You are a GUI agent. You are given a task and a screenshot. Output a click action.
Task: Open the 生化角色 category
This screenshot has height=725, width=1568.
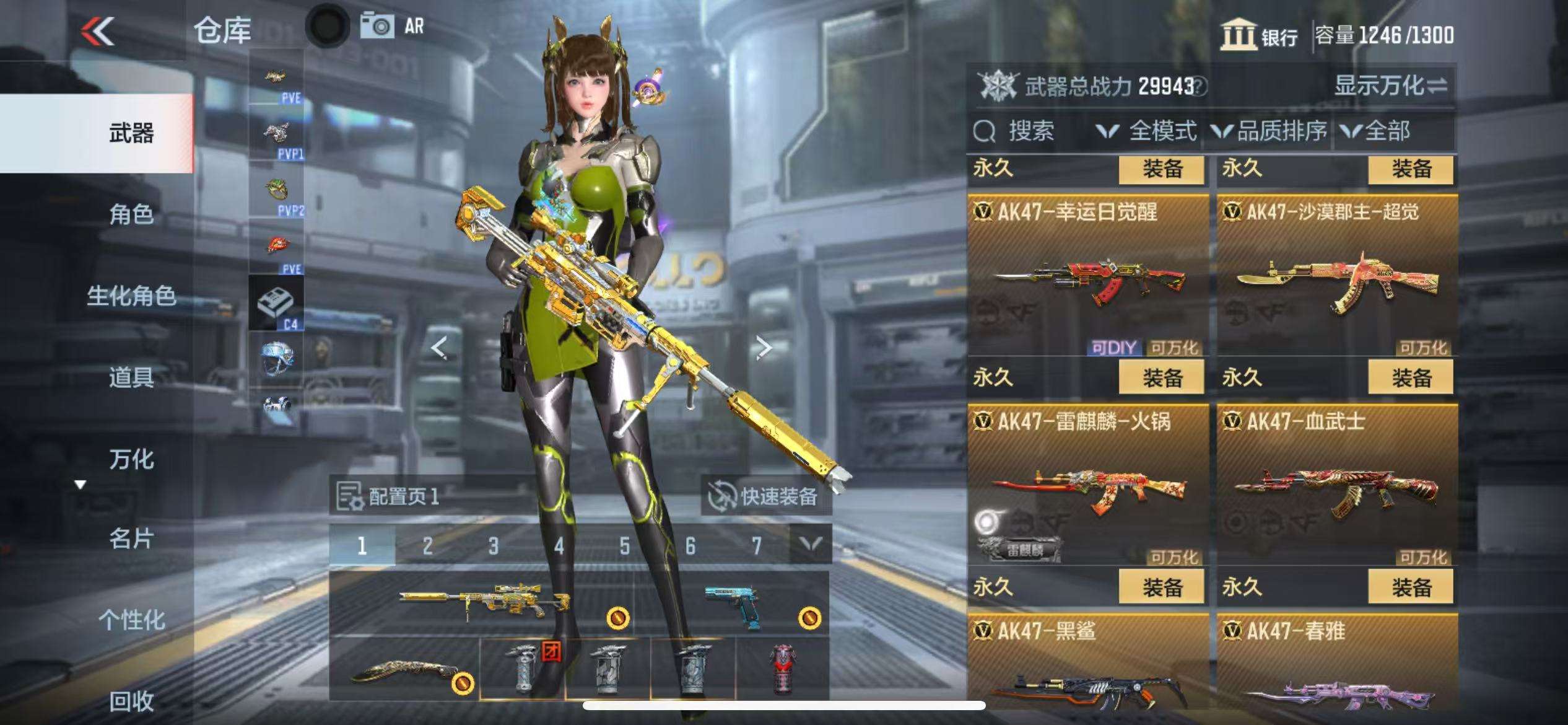tap(131, 296)
